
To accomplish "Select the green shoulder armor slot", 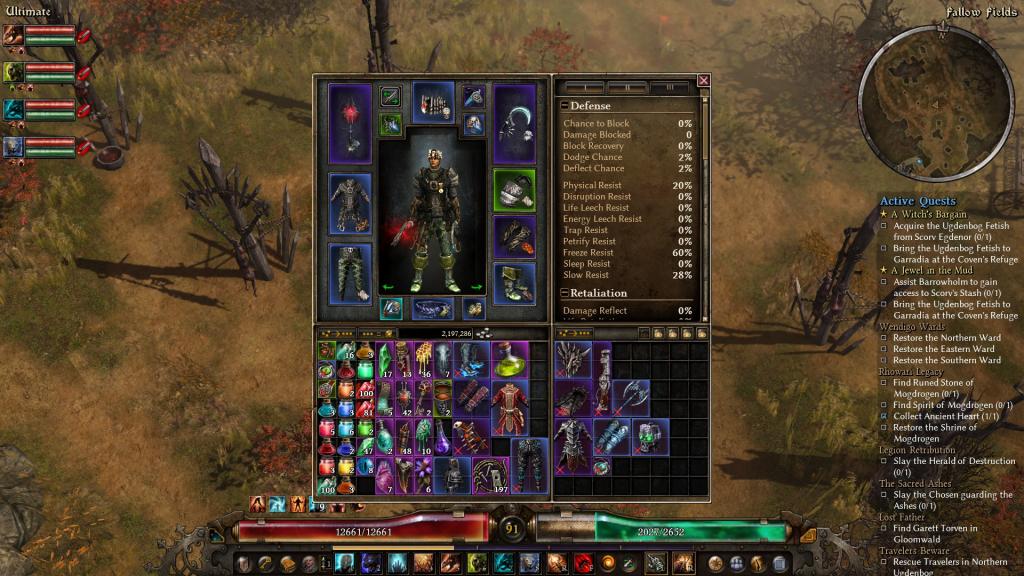I will click(514, 190).
